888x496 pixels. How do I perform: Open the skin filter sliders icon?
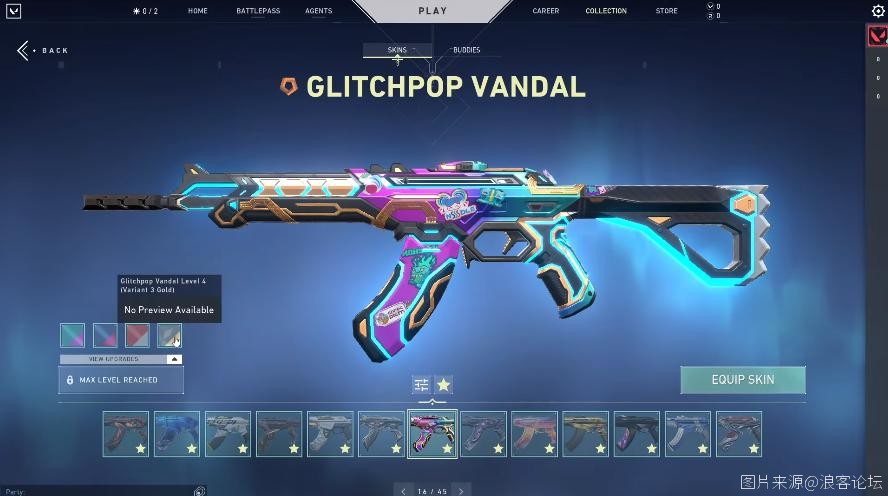[421, 384]
